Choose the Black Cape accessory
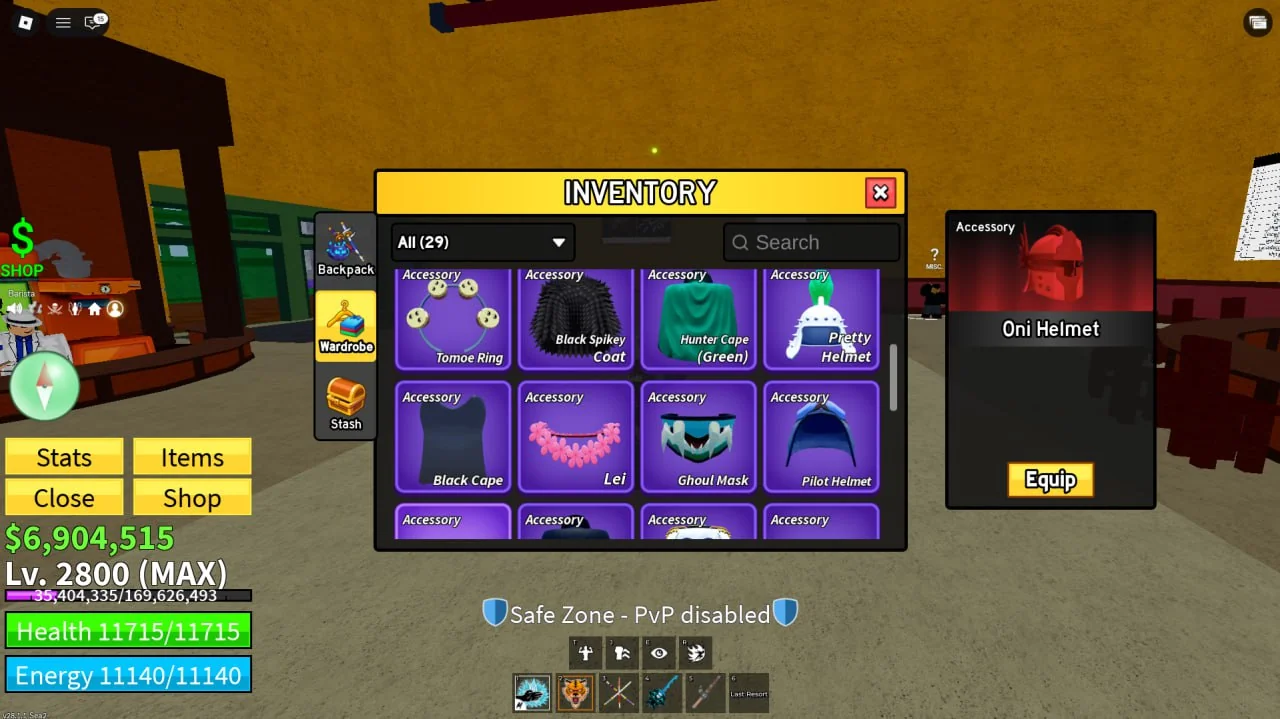 (x=453, y=437)
